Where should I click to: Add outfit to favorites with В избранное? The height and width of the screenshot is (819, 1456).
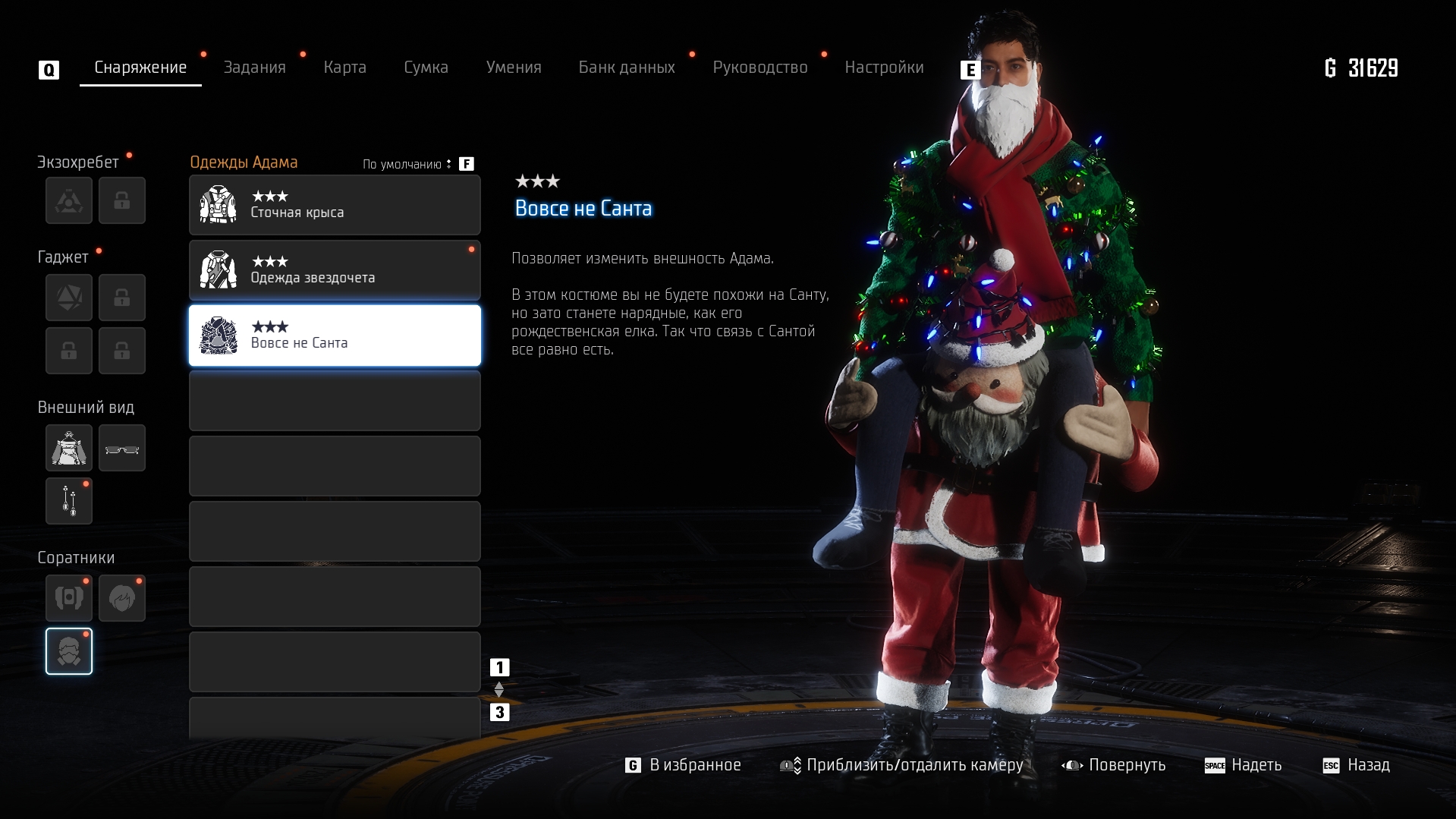(684, 765)
